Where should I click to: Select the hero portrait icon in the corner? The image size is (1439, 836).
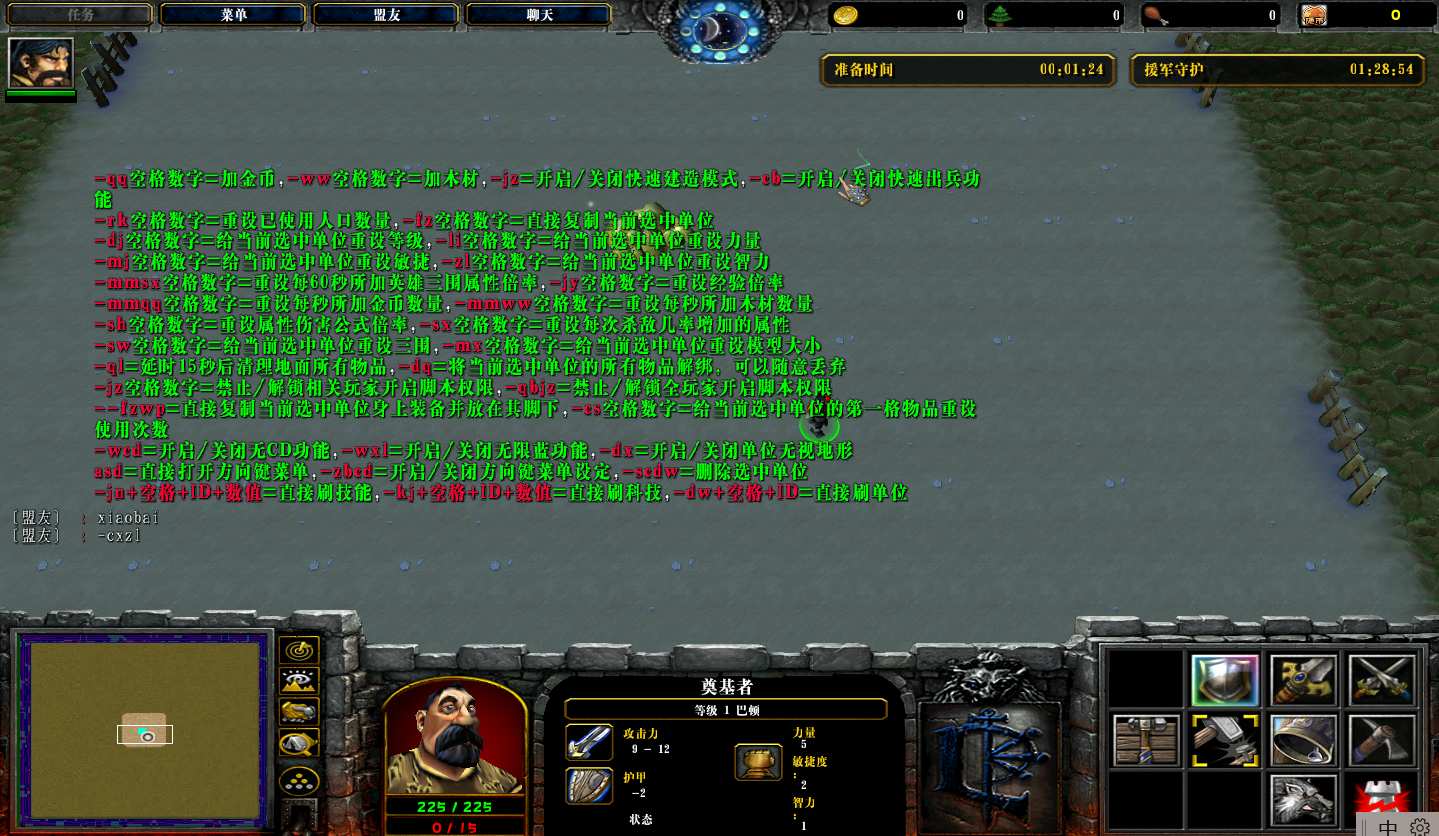(41, 63)
